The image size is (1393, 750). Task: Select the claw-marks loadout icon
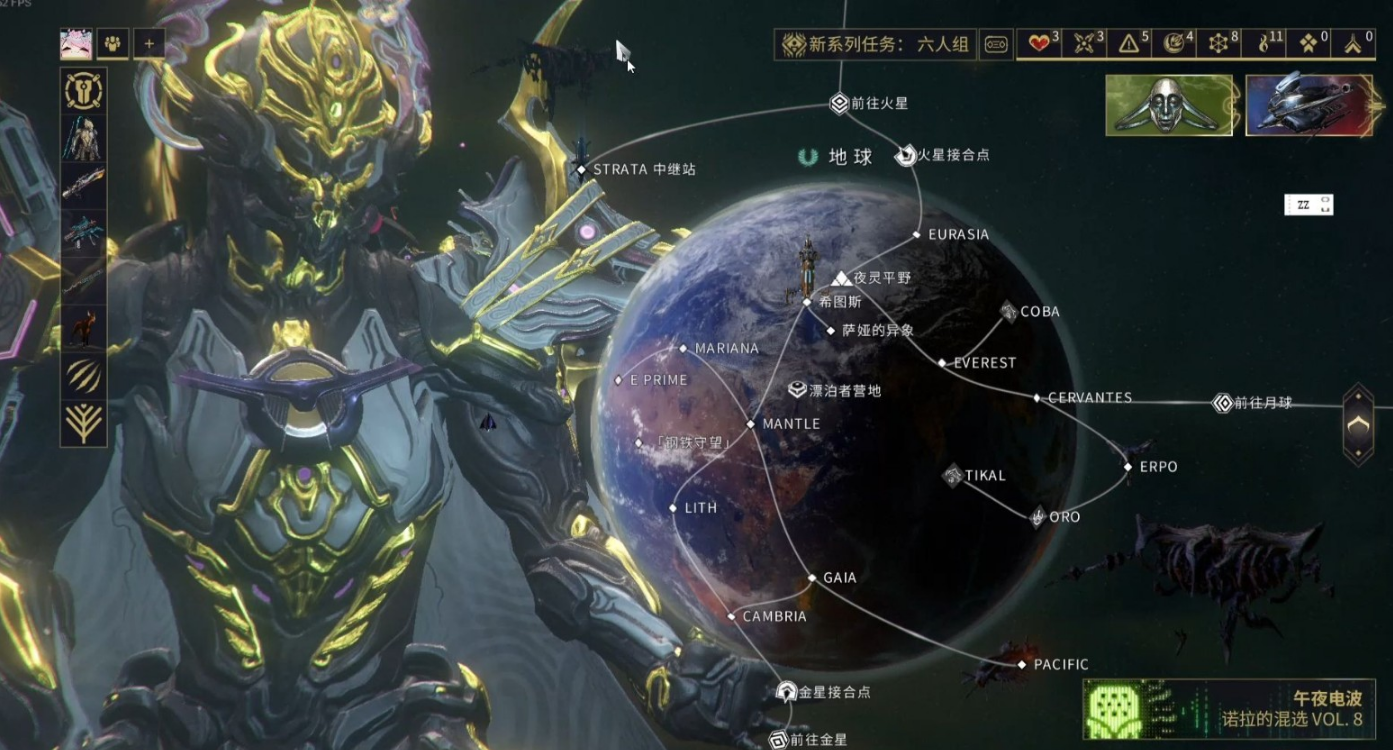coord(84,375)
